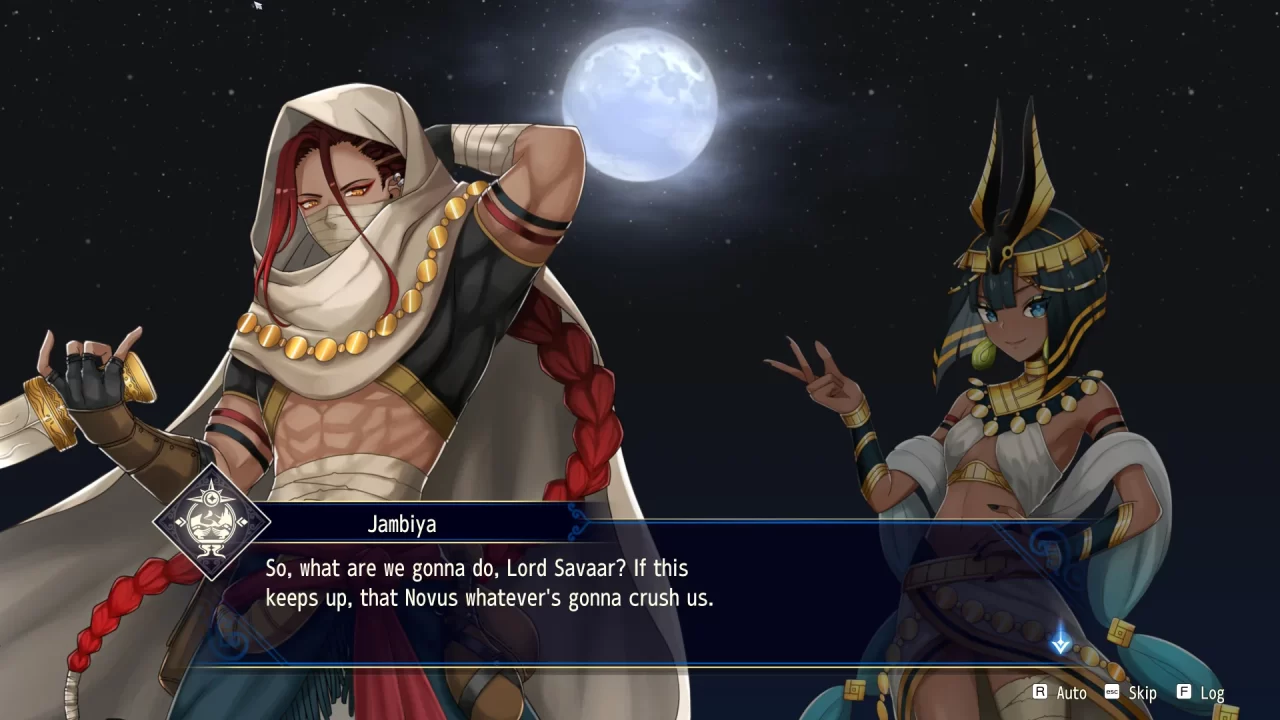1280x720 pixels.
Task: Open the Log to review past dialogue
Action: (x=1213, y=692)
